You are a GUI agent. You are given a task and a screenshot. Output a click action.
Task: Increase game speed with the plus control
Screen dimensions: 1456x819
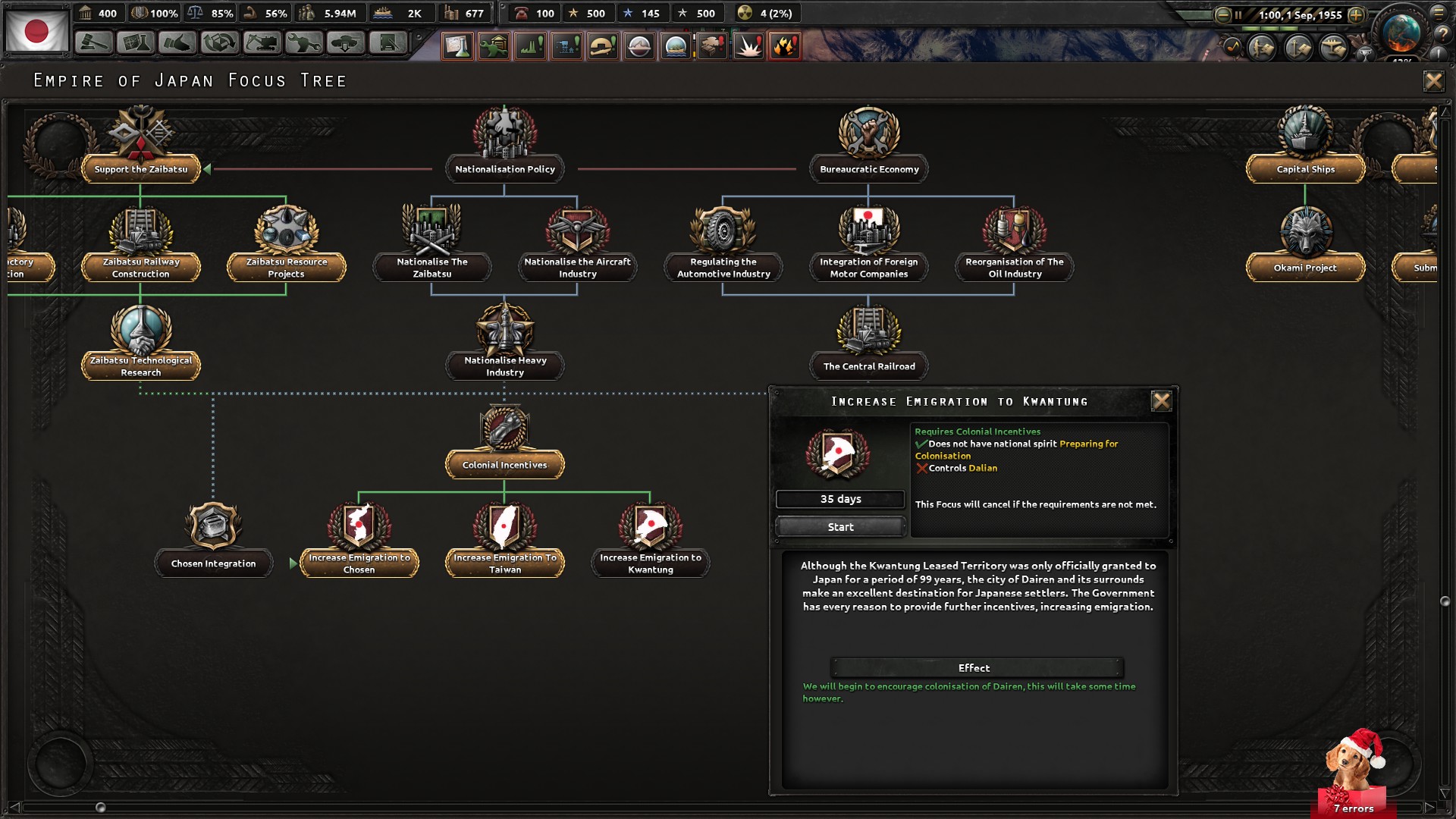[x=1356, y=15]
